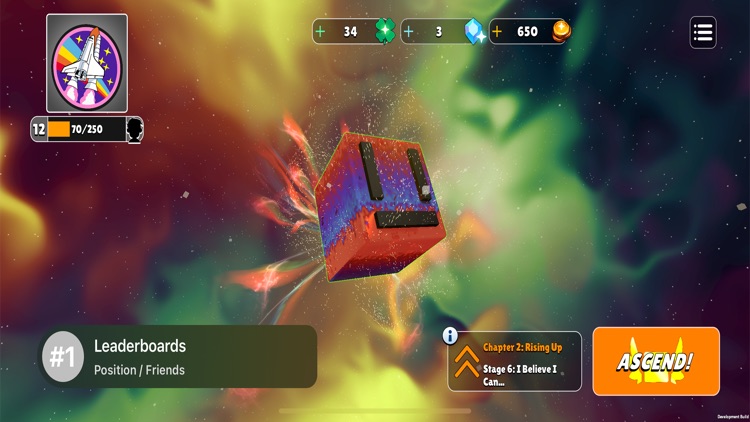750x422 pixels.
Task: Open the list menu icon
Action: point(703,32)
